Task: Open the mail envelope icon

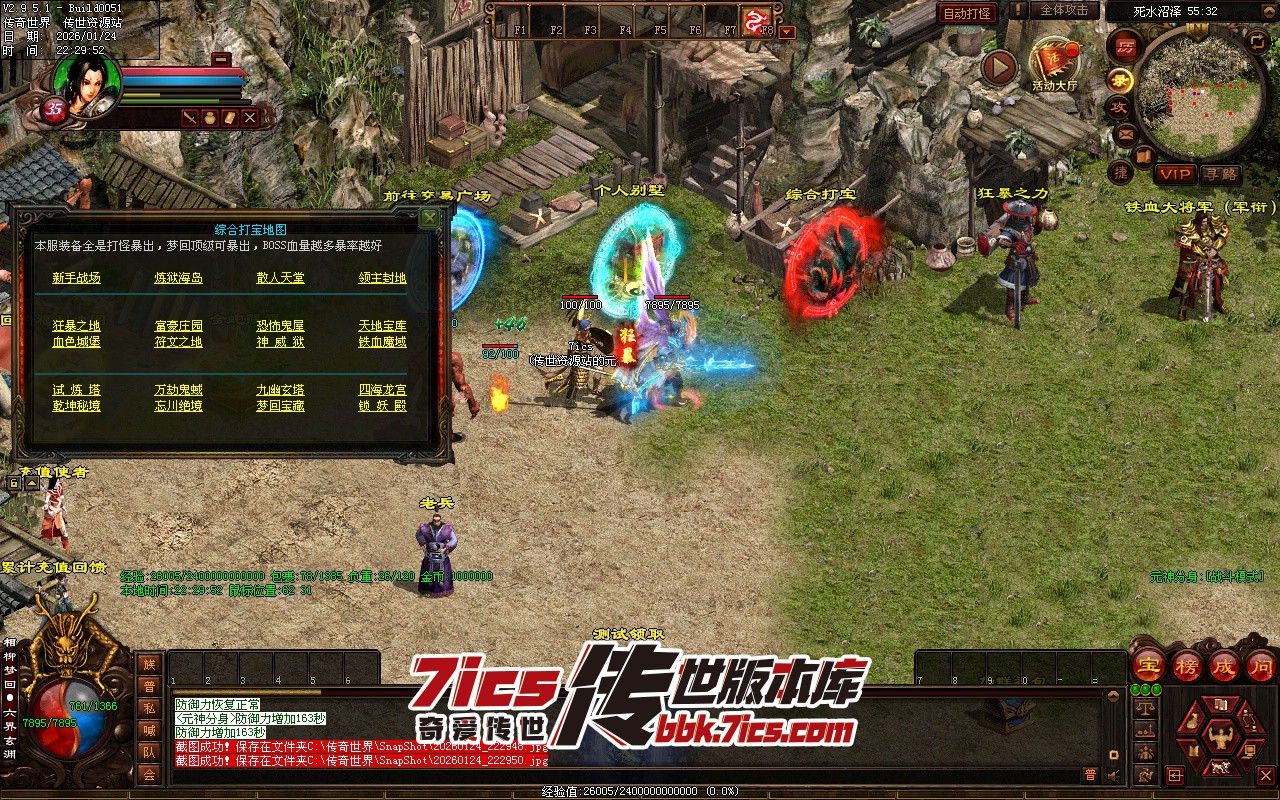Action: [x=1125, y=133]
